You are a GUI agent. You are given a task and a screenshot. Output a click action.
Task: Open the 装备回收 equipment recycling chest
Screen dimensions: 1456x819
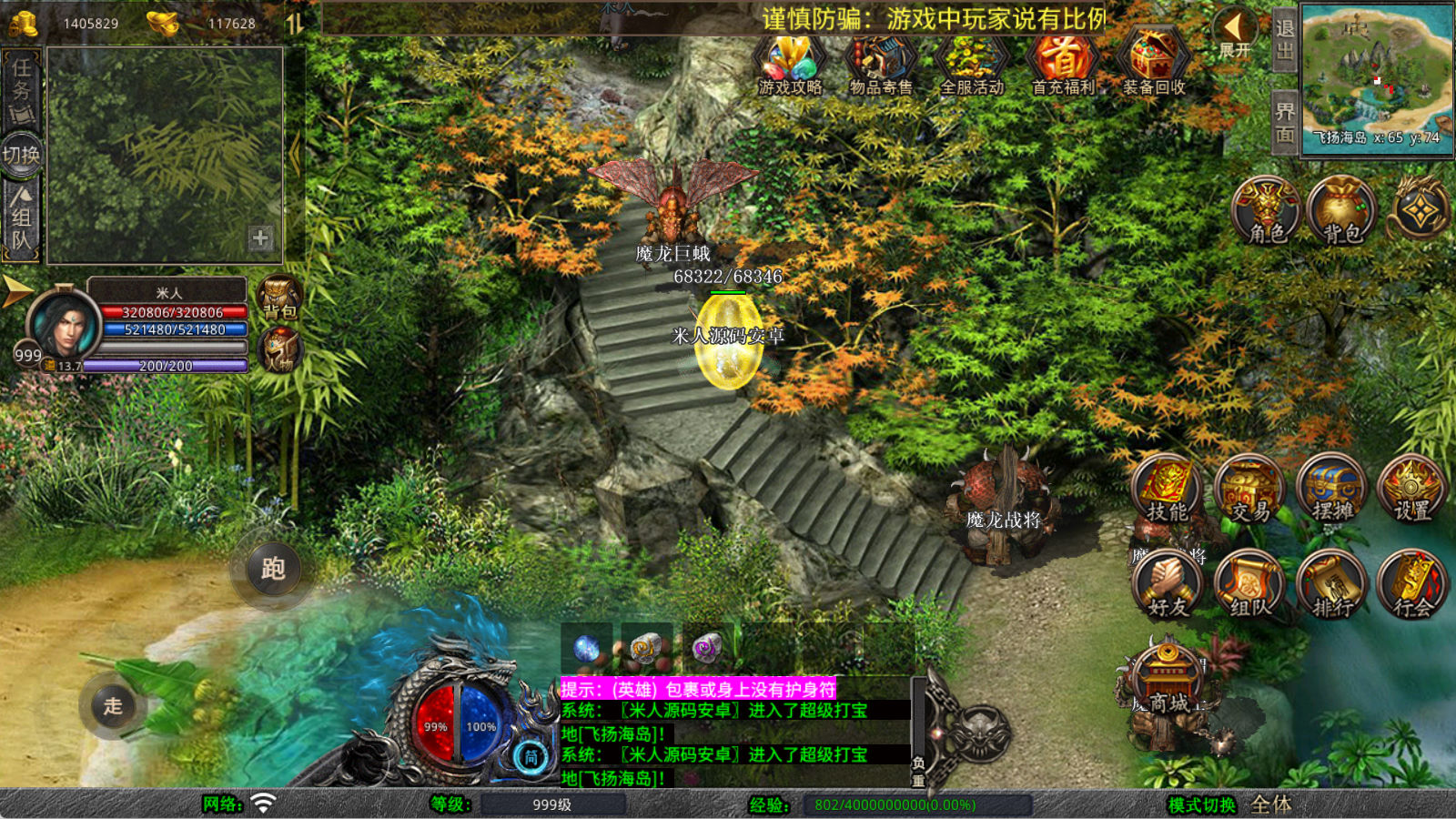click(x=1153, y=64)
